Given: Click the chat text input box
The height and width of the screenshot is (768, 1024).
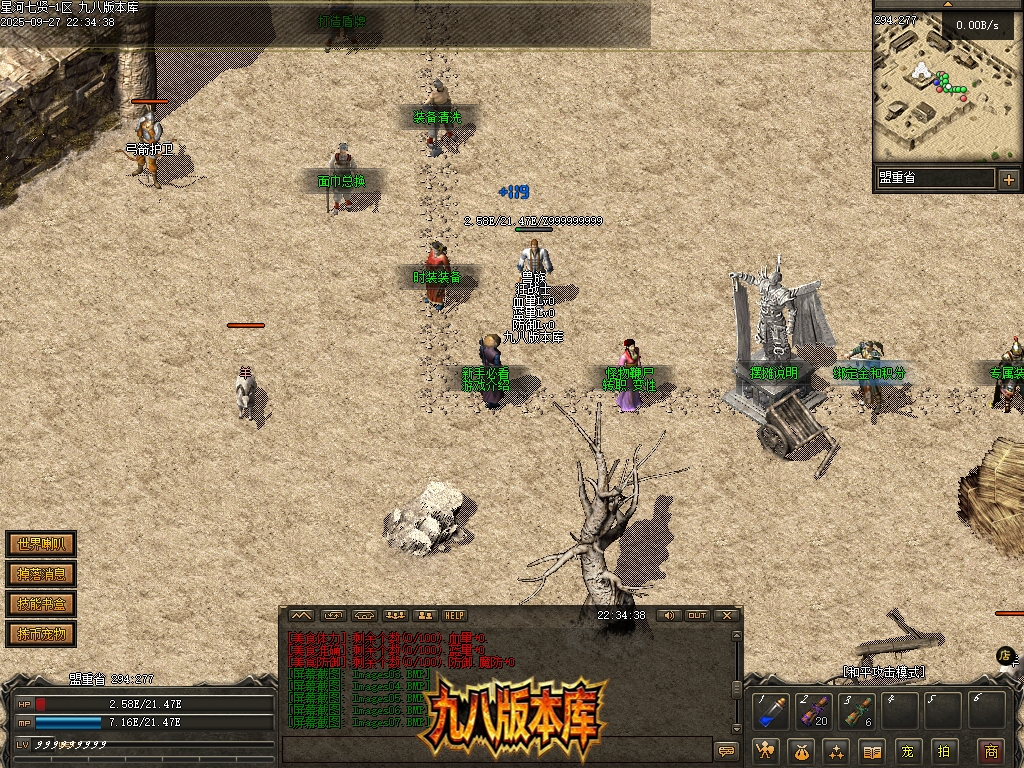Looking at the screenshot, I should 495,749.
